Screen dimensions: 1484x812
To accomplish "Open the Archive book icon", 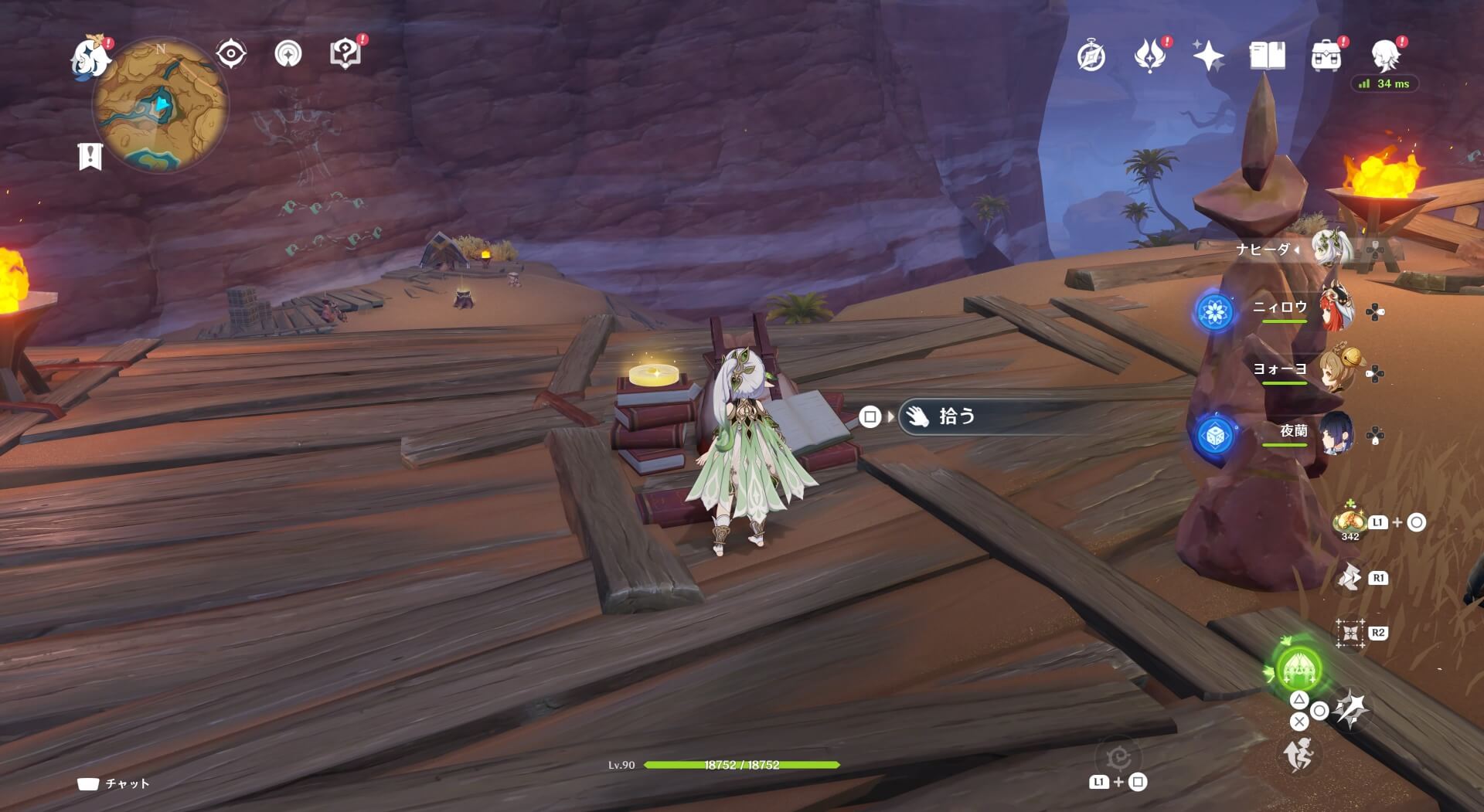I will [1266, 56].
